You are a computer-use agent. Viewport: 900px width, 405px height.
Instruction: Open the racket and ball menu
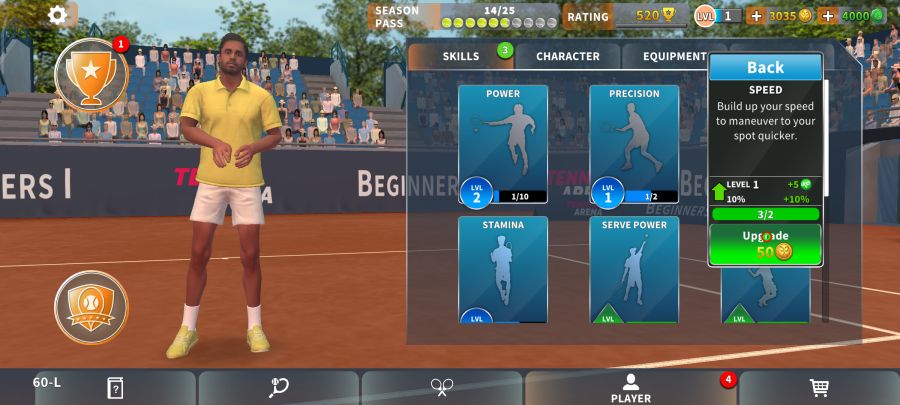279,388
